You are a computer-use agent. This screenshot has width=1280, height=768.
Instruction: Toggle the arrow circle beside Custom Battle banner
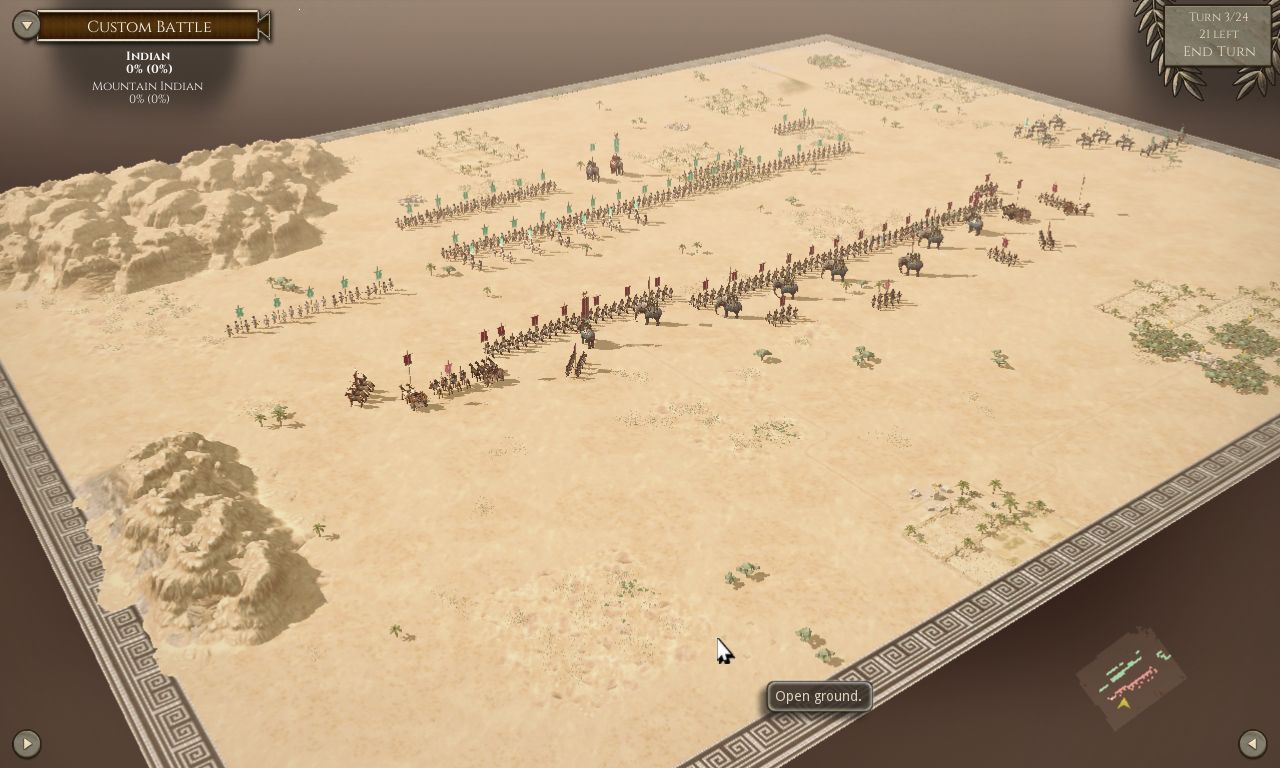25,27
